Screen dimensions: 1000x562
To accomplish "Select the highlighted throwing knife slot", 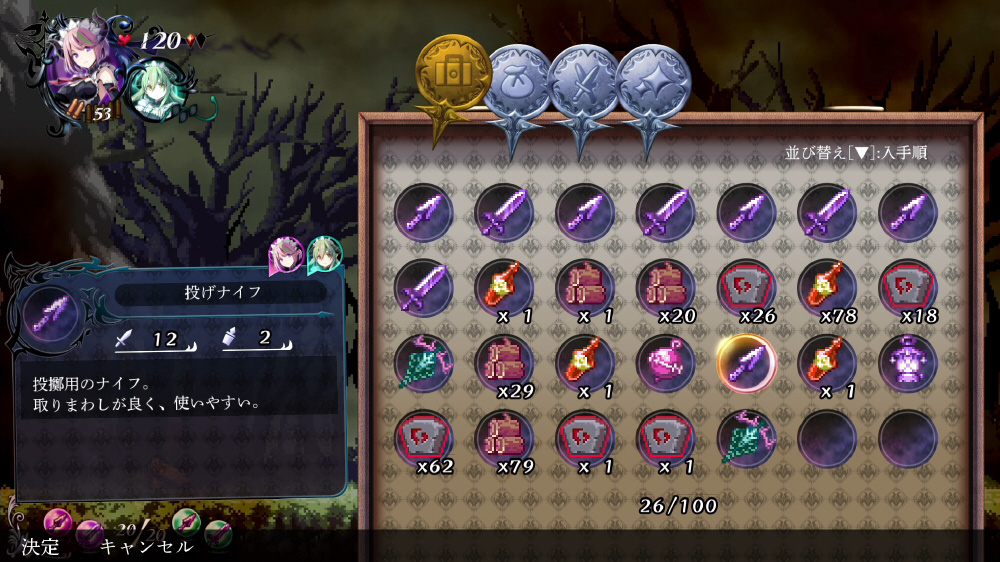I will pos(746,361).
